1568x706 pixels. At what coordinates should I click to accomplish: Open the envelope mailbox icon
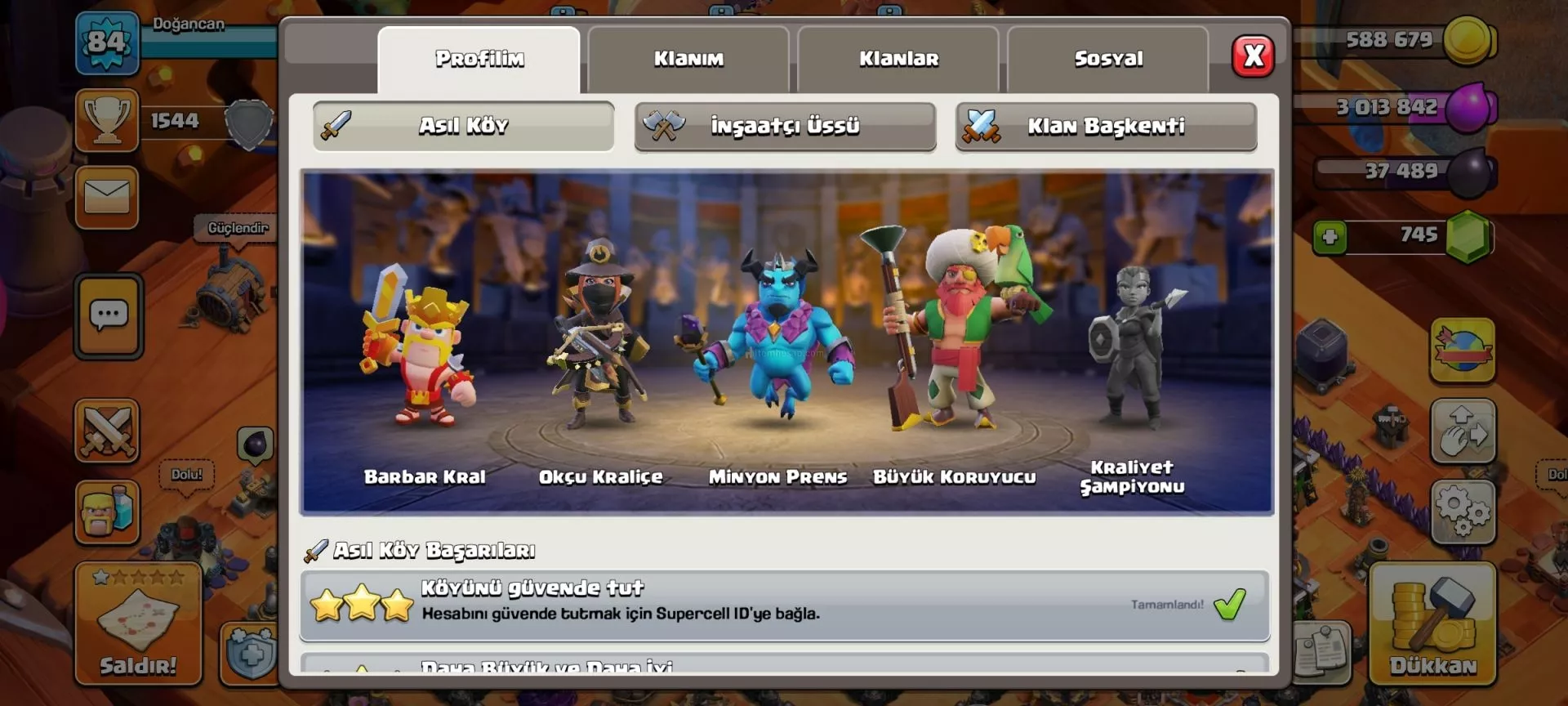[107, 197]
